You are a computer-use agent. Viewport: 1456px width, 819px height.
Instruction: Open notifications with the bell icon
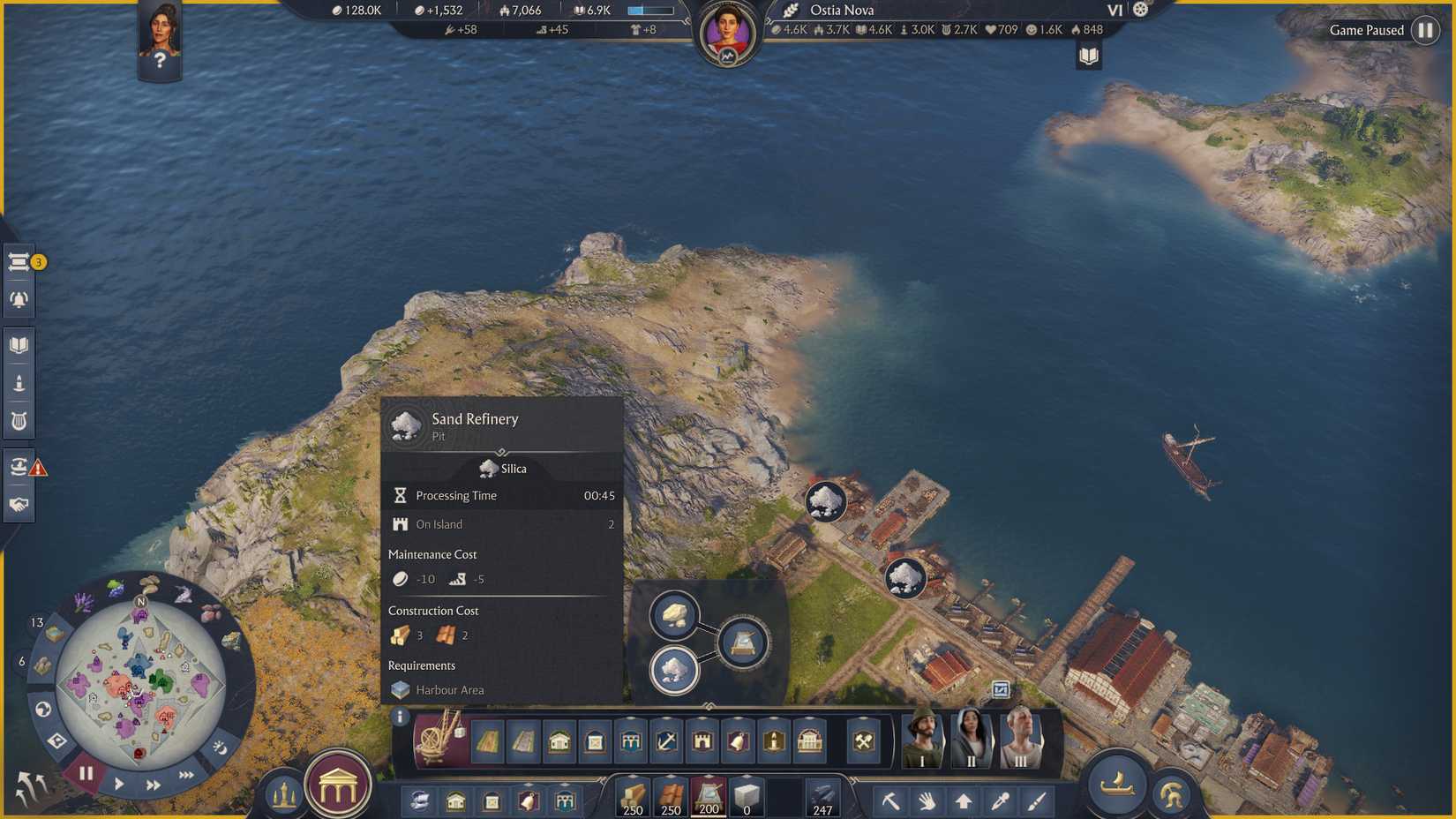pyautogui.click(x=19, y=298)
